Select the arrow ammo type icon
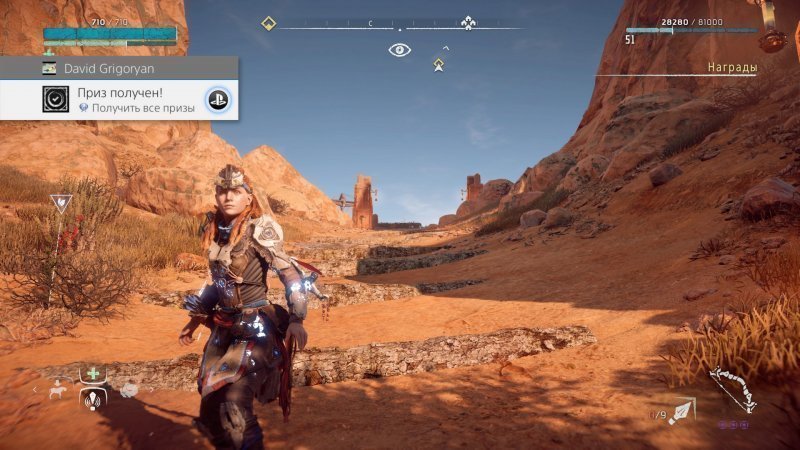The height and width of the screenshot is (450, 800). (683, 411)
